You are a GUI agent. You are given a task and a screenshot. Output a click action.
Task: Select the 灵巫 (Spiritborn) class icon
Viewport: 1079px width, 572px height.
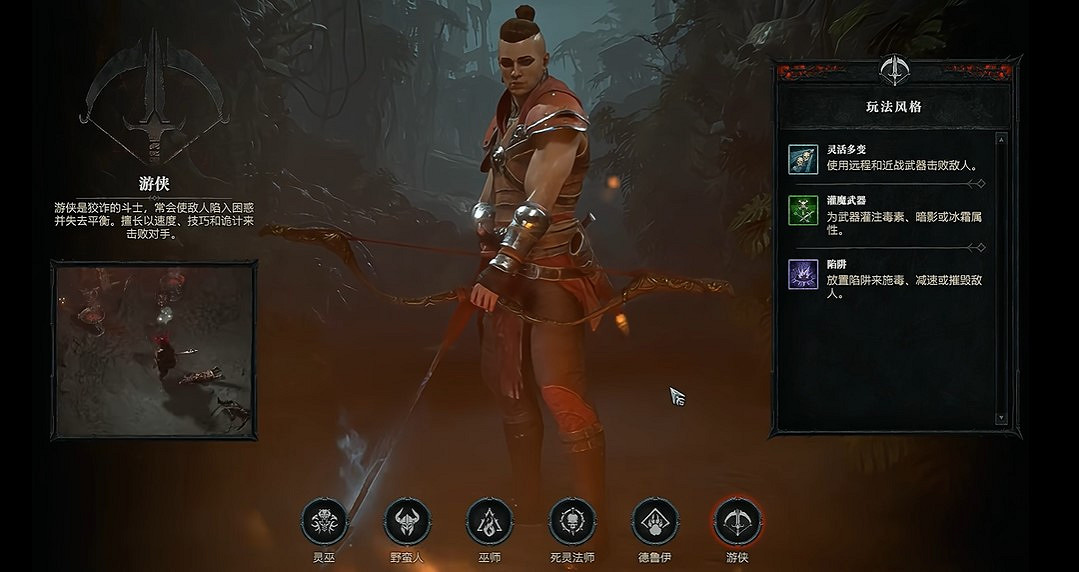tap(325, 521)
